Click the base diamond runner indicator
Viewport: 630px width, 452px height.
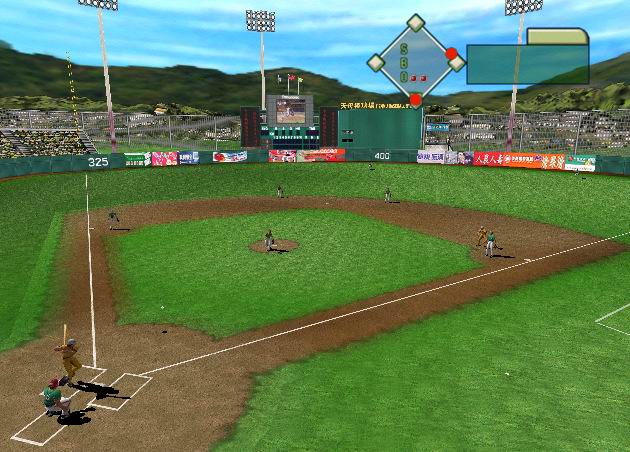pos(415,60)
